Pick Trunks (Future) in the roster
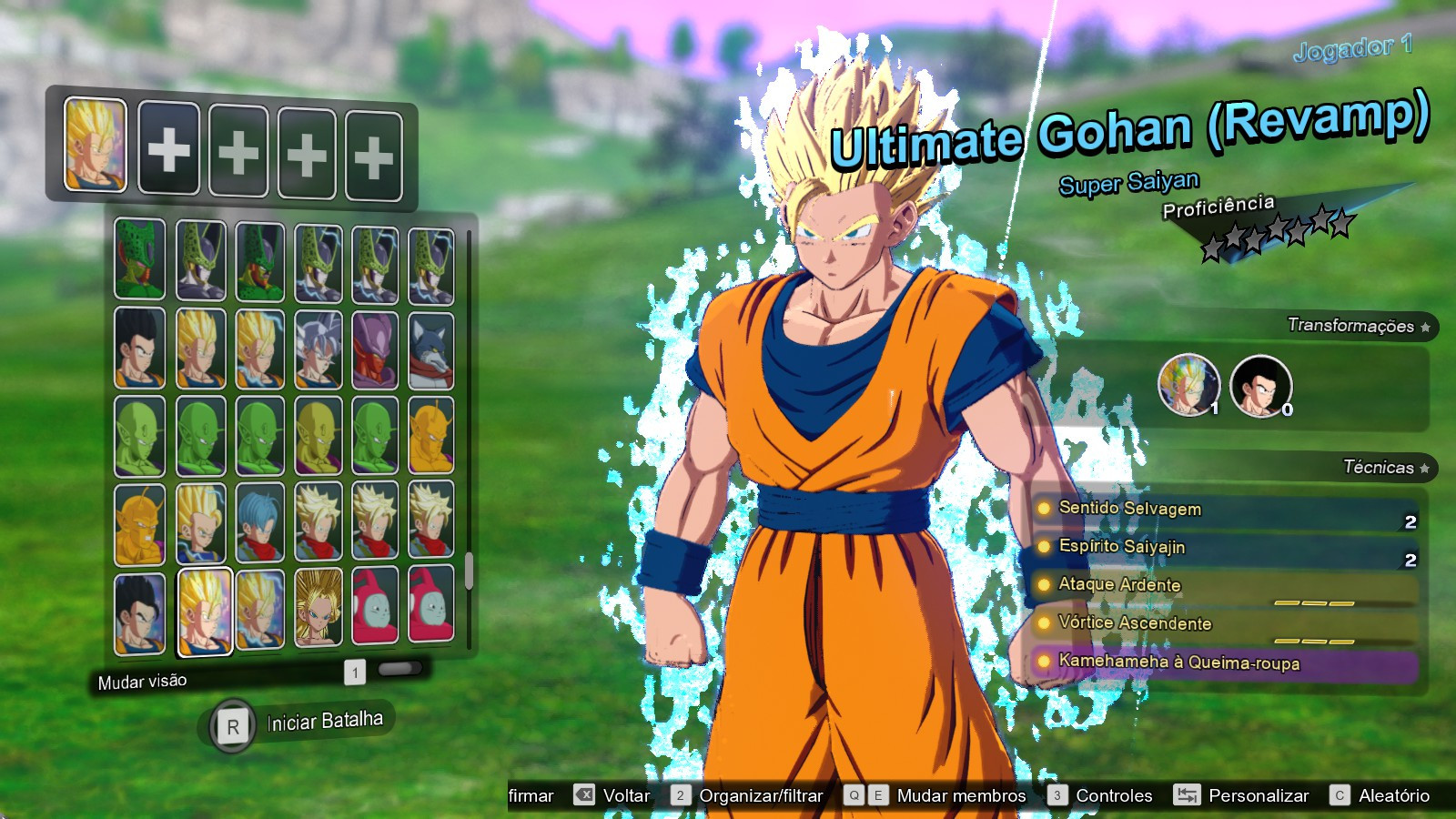The image size is (1456, 819). coord(259,522)
